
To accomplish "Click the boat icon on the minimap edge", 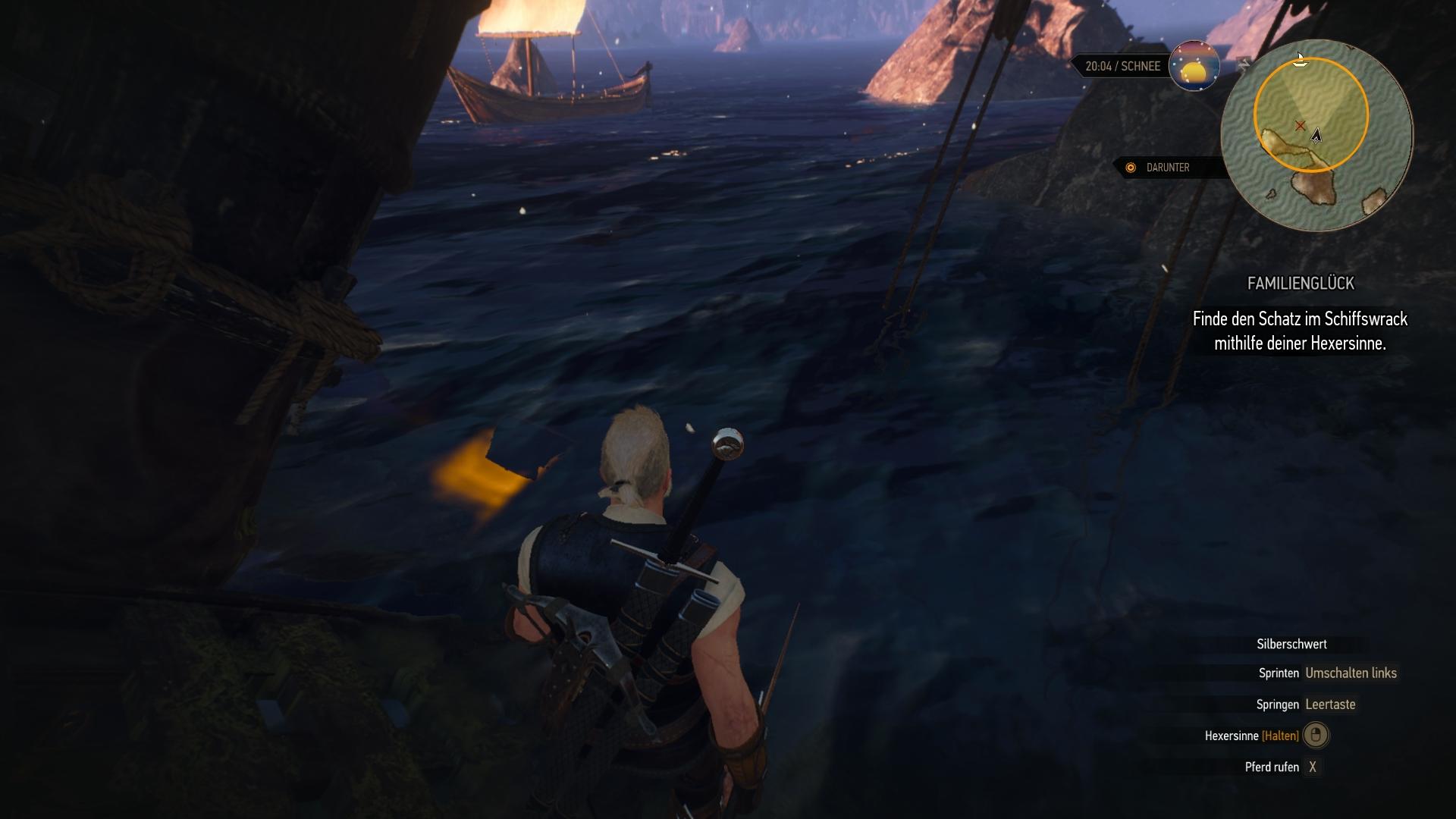I will [x=1300, y=60].
